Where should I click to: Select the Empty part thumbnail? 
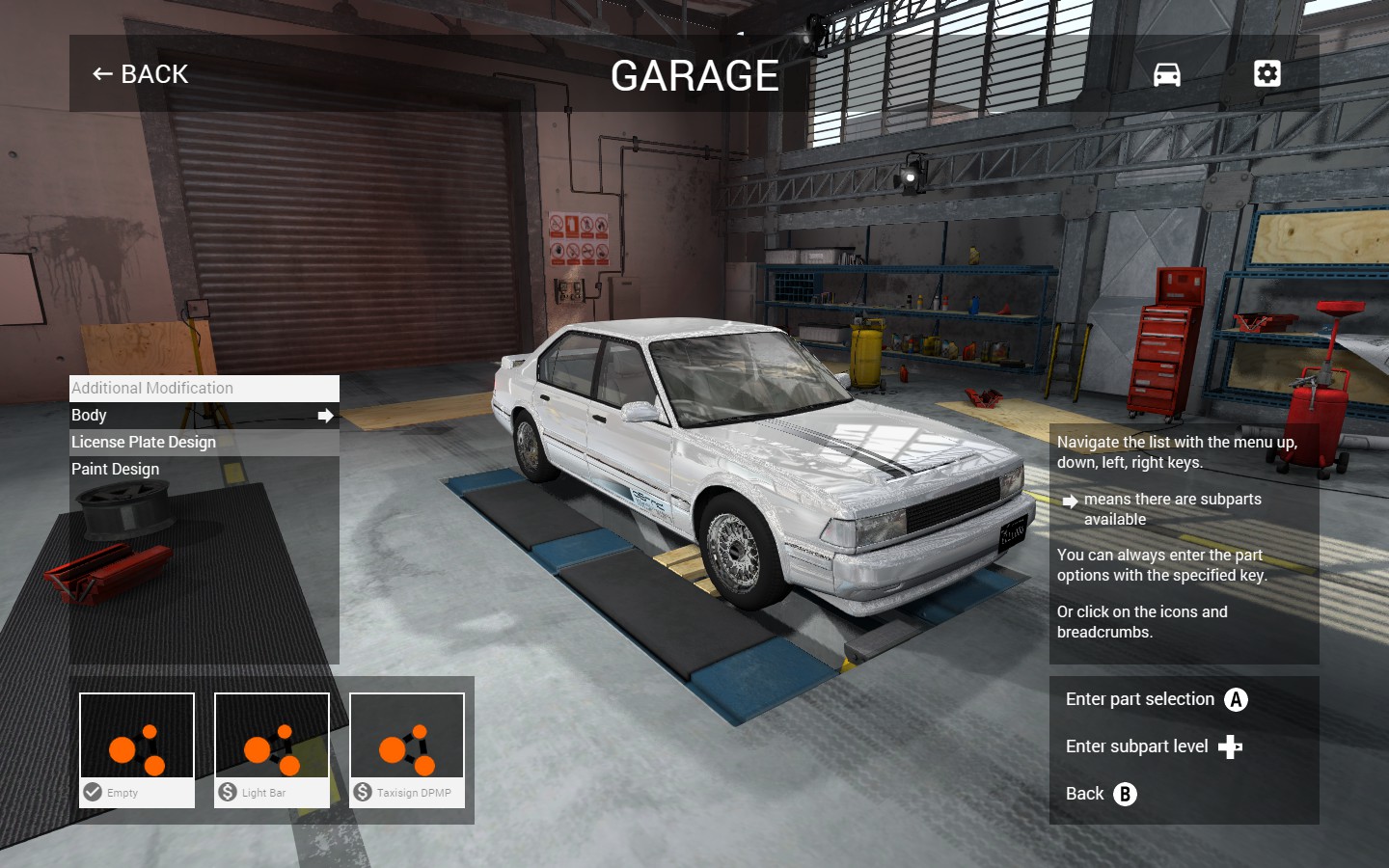(x=137, y=749)
